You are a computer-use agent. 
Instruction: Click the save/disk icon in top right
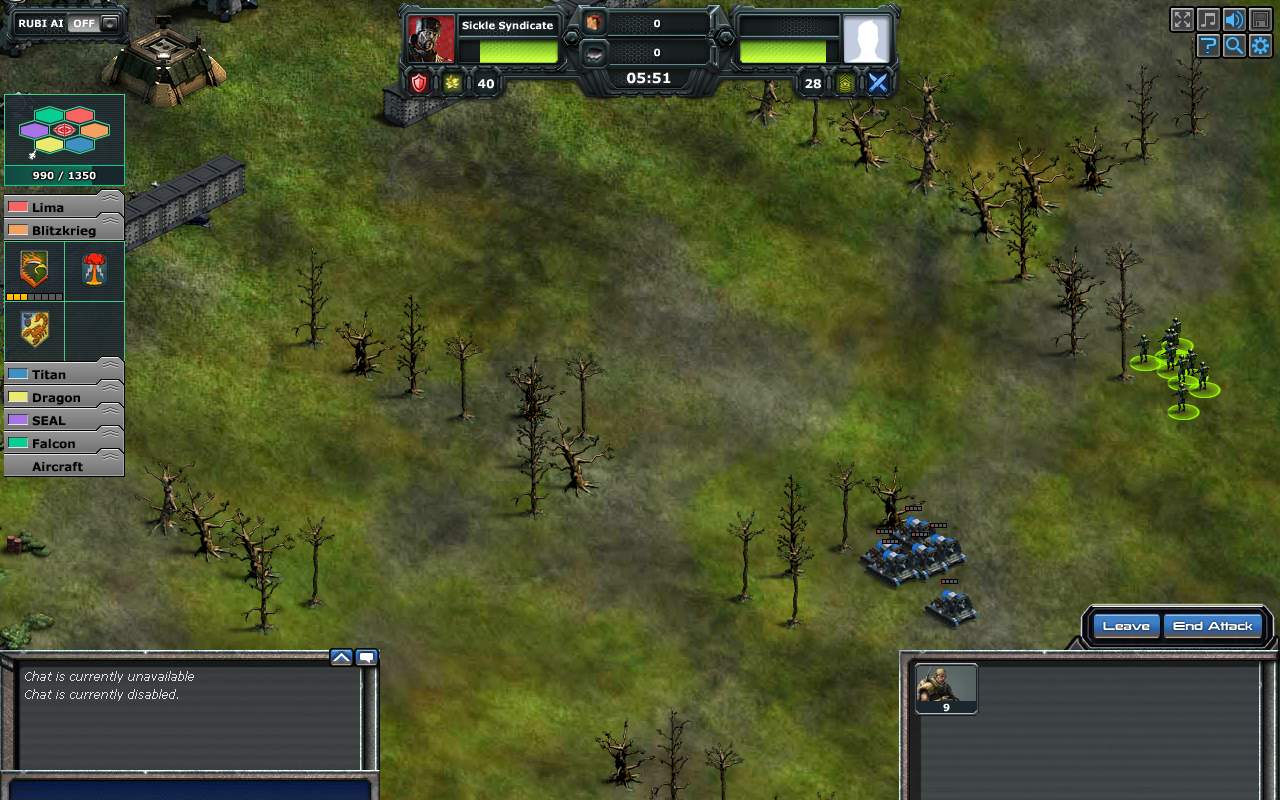(1261, 19)
